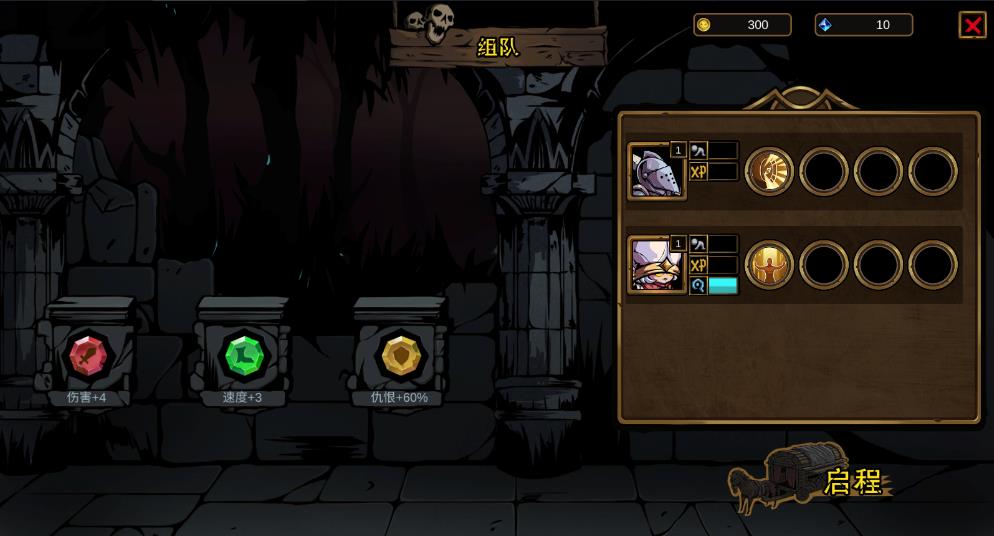Select the armored knight hero portrait

pyautogui.click(x=656, y=172)
